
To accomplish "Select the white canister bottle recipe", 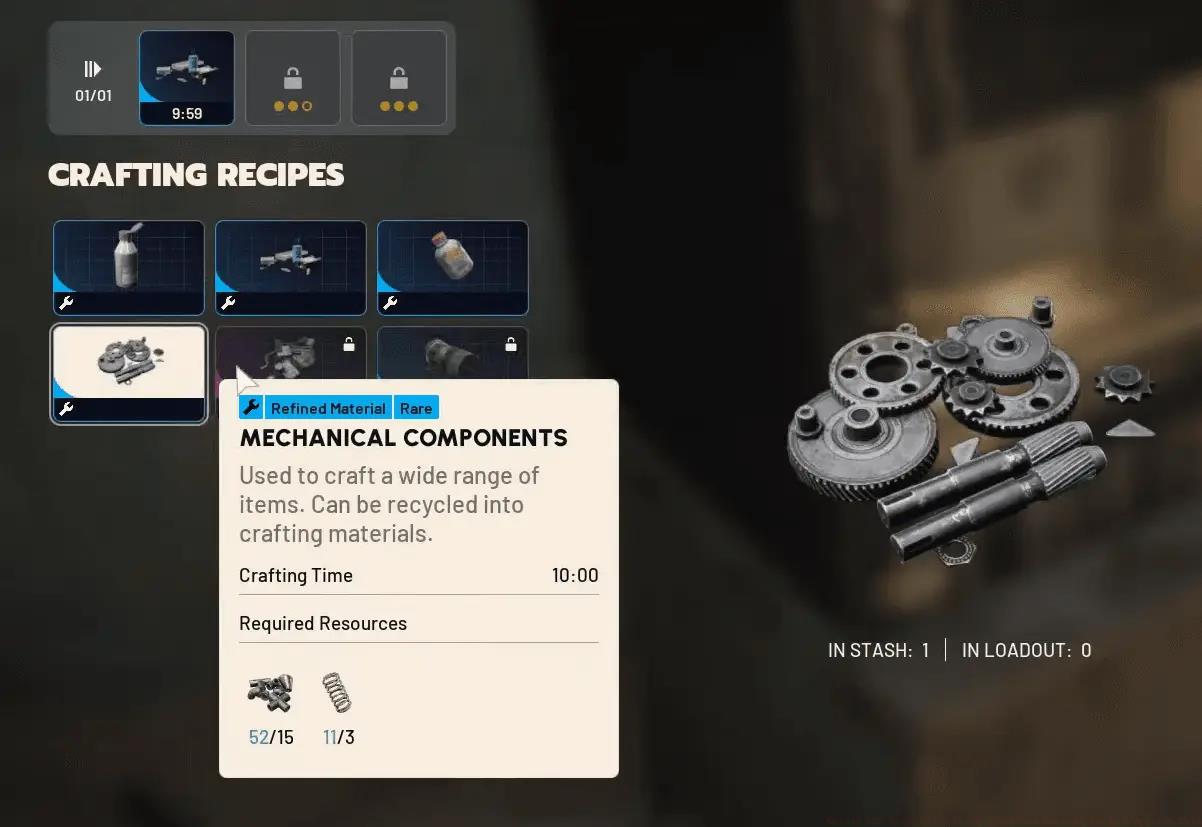I will (x=129, y=267).
